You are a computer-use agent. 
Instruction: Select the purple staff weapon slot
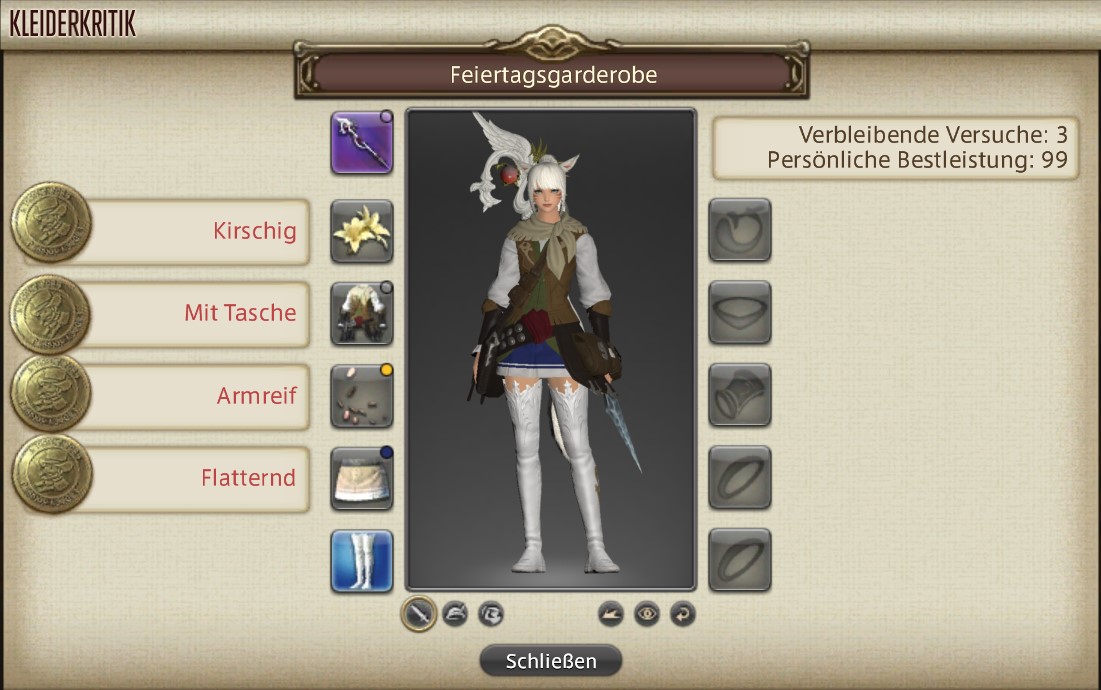362,142
